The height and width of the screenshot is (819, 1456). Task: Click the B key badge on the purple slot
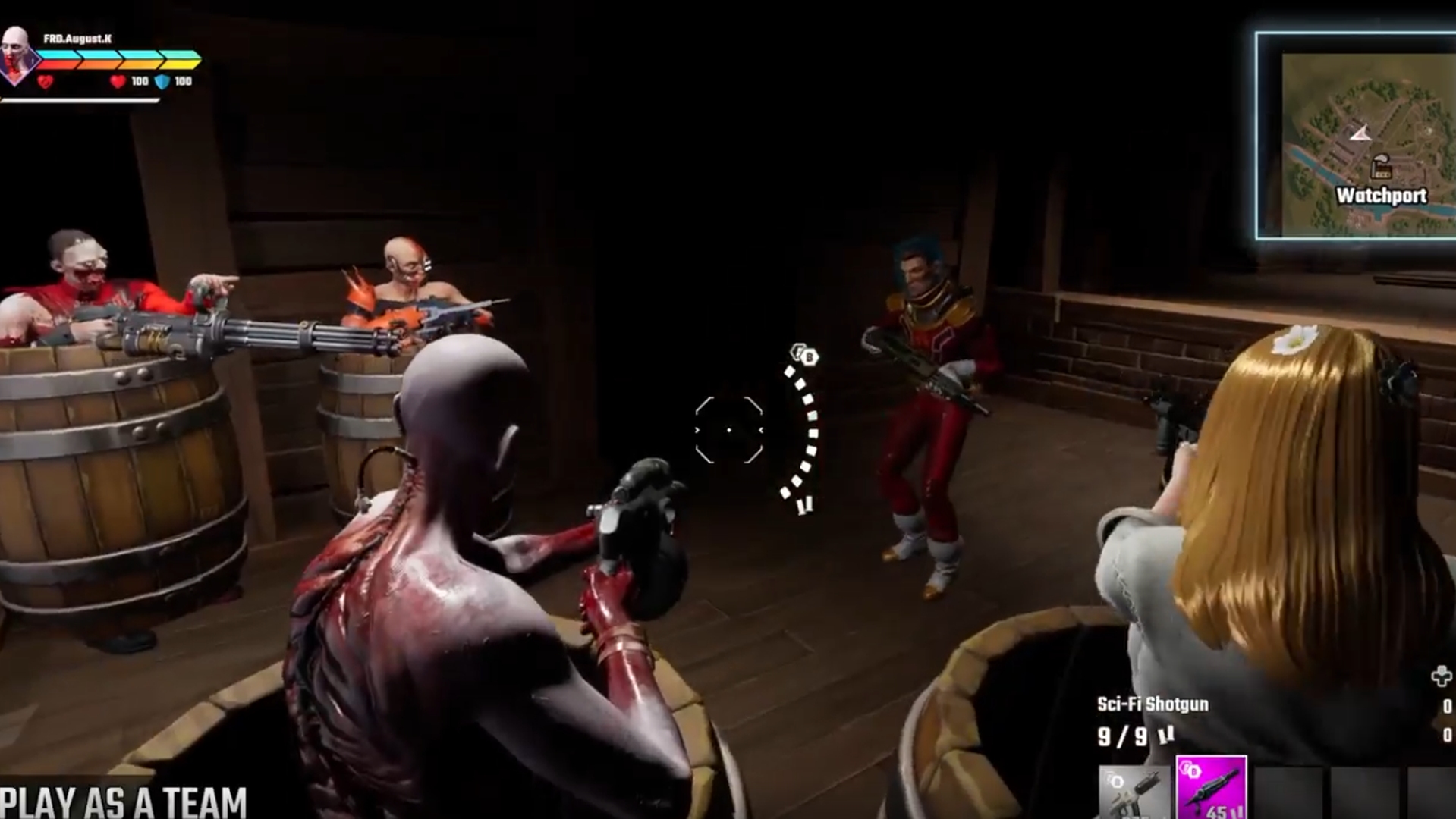point(1195,771)
